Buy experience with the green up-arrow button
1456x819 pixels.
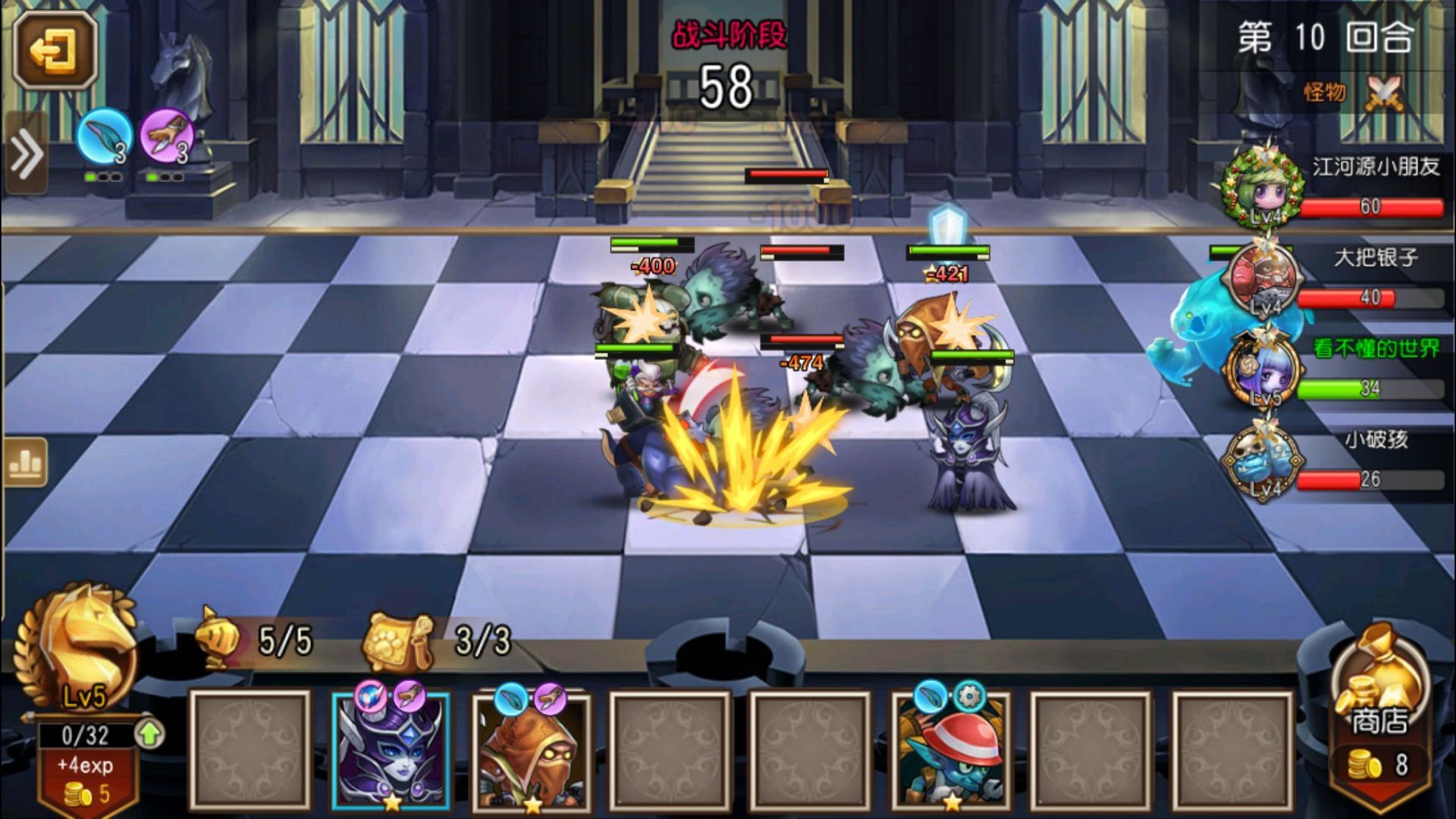(x=150, y=733)
